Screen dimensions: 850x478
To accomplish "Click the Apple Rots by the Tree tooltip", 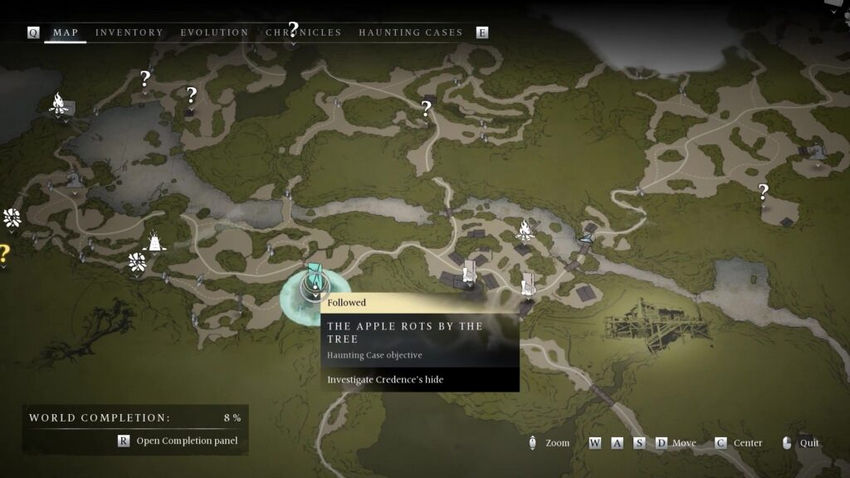I will pos(420,339).
